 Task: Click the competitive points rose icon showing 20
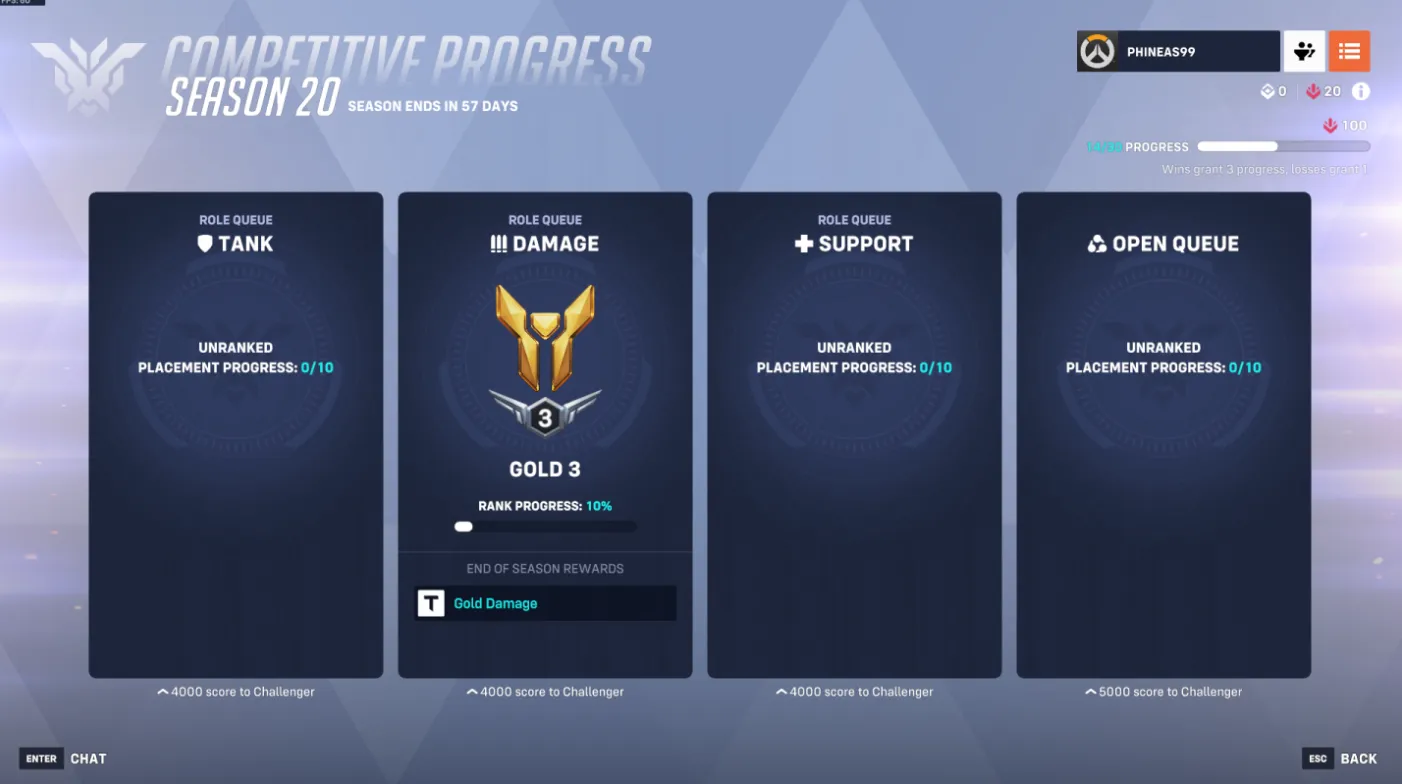pyautogui.click(x=1311, y=91)
